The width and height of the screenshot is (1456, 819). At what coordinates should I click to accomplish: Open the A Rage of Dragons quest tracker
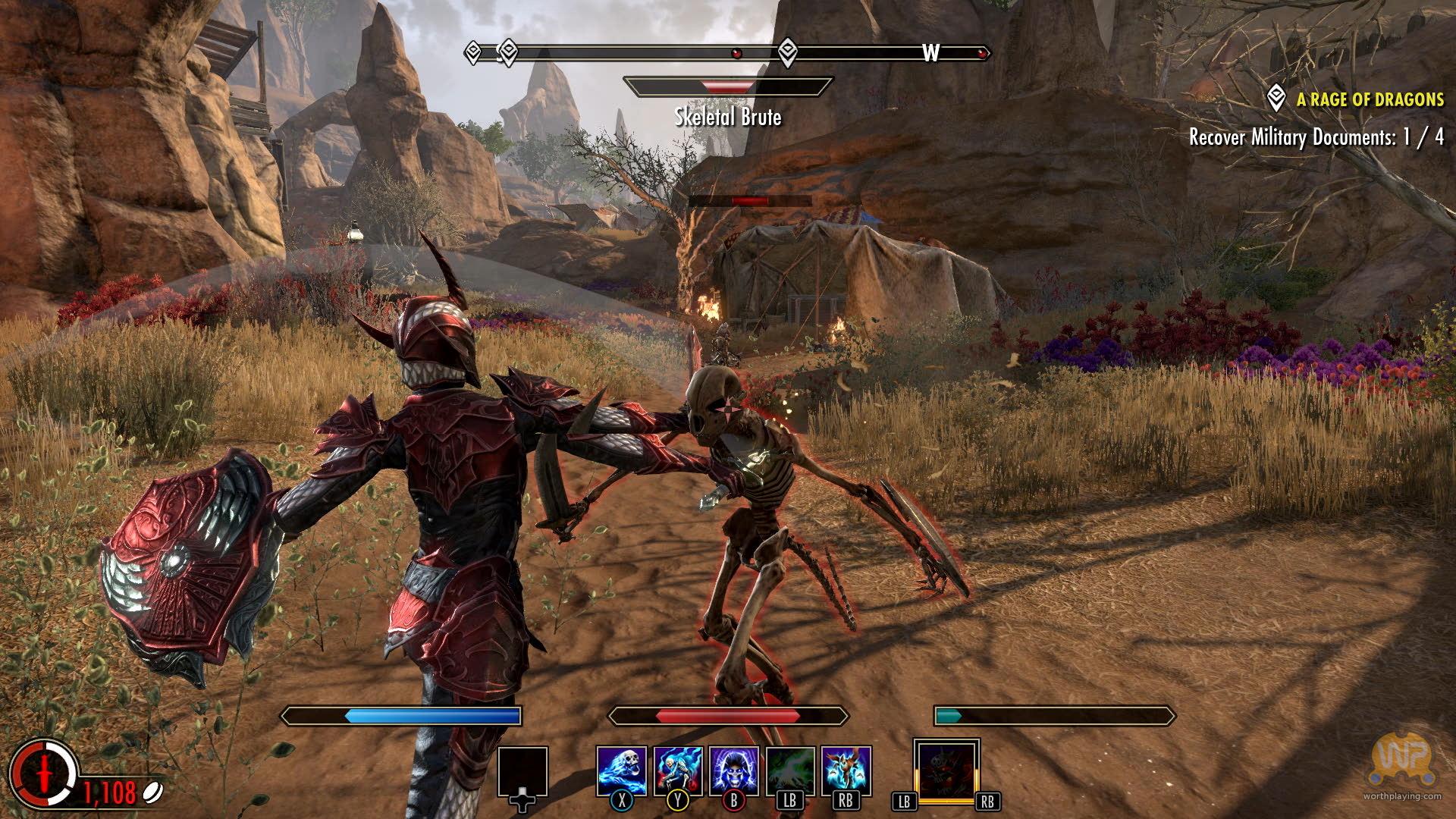click(1370, 99)
